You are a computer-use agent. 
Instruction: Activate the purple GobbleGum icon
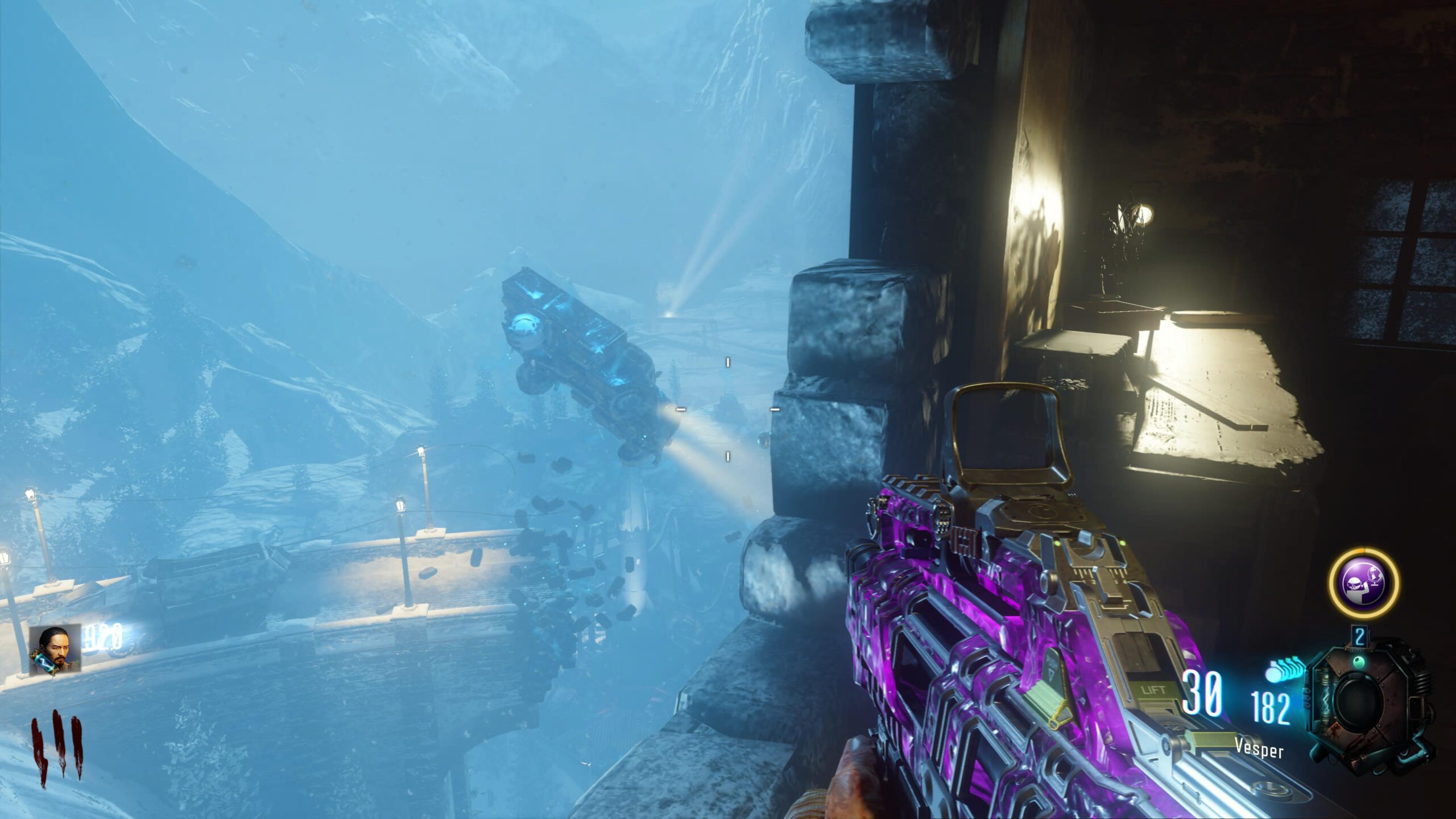[1363, 582]
